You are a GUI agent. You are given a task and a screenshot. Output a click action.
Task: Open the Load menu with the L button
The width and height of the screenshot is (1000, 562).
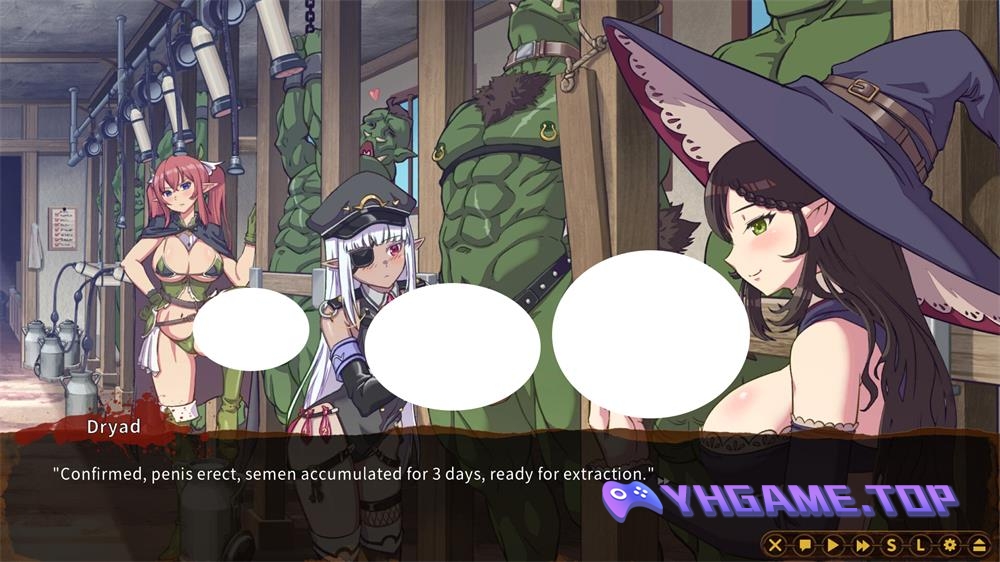(x=920, y=545)
